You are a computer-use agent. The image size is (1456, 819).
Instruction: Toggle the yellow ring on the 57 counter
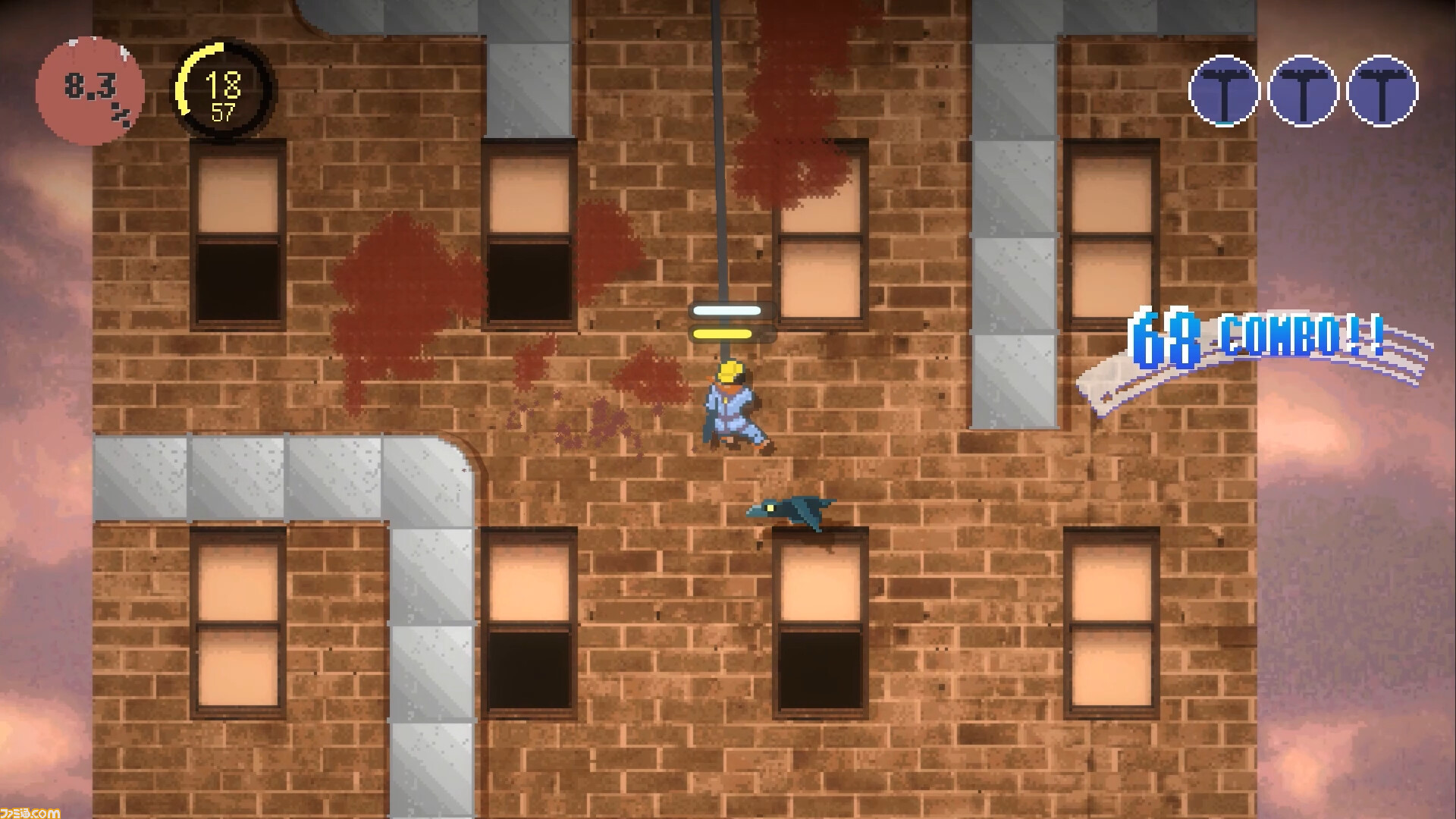click(x=196, y=83)
